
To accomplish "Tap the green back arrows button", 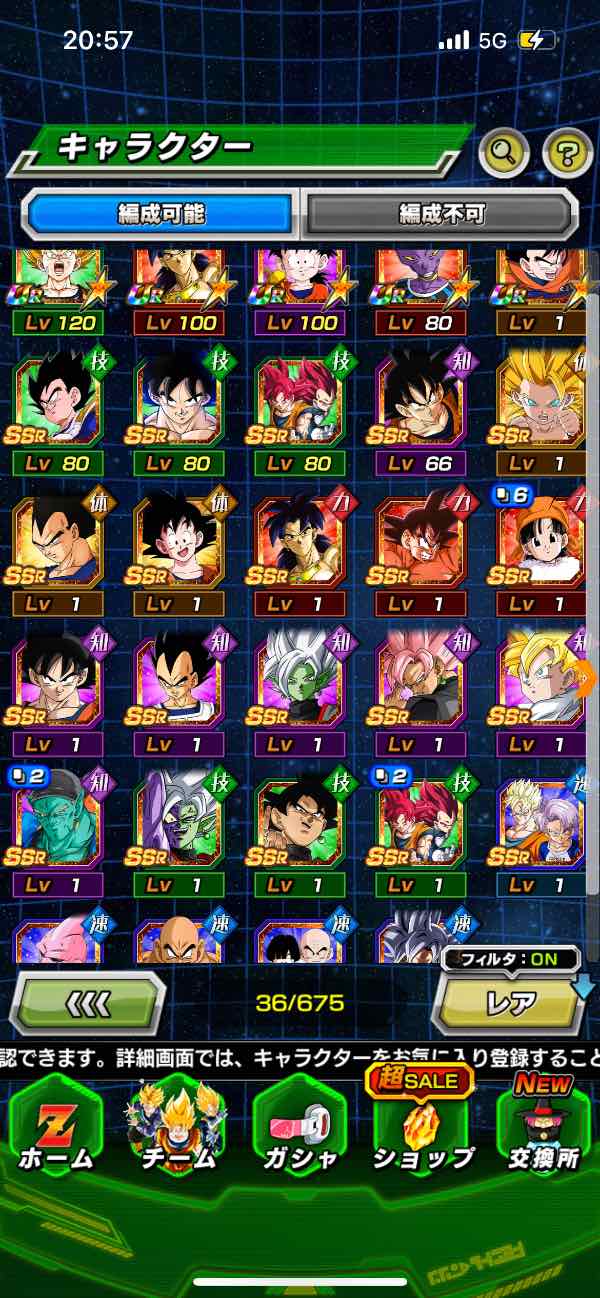I will pyautogui.click(x=87, y=1002).
